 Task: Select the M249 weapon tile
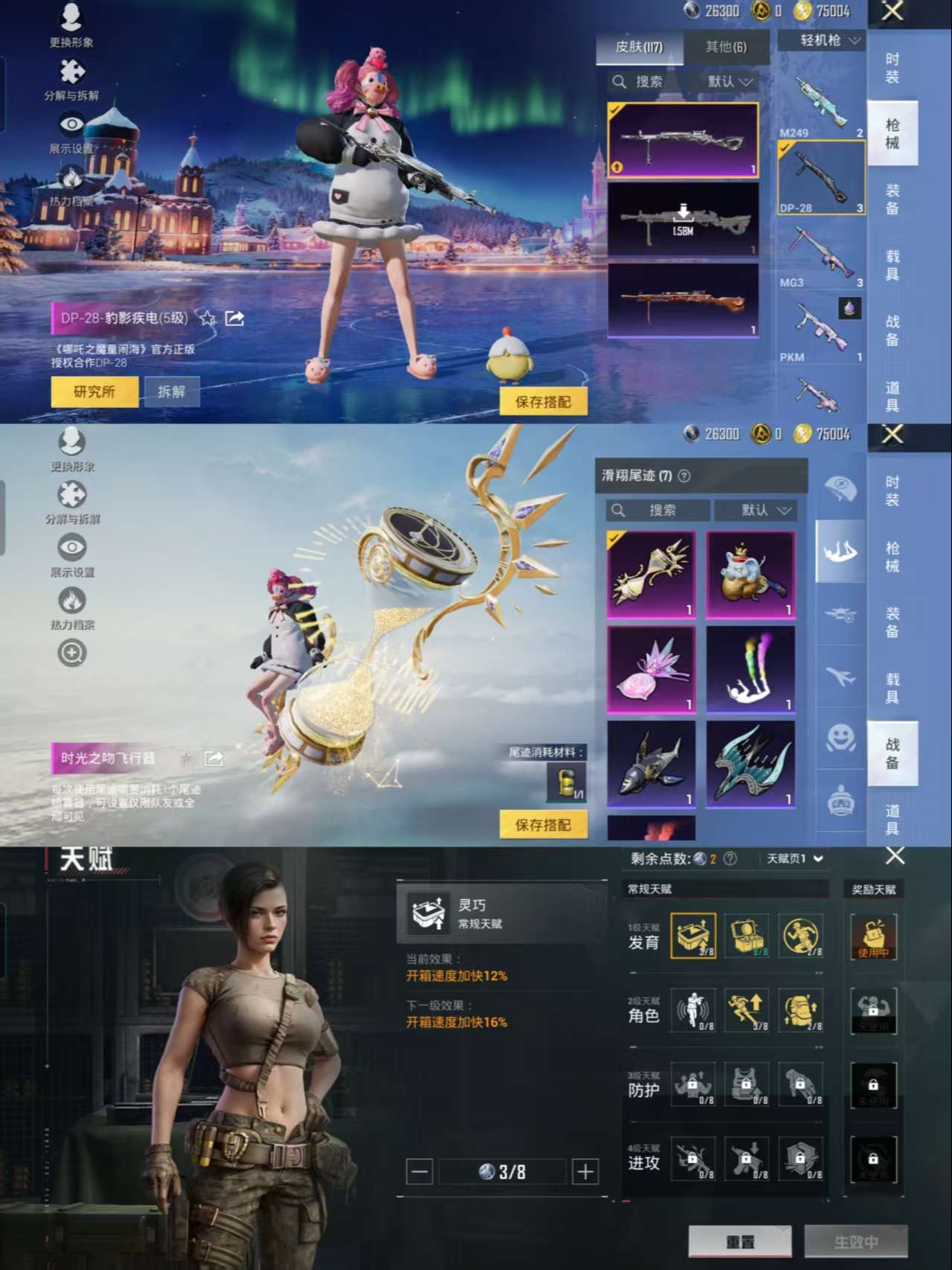821,106
